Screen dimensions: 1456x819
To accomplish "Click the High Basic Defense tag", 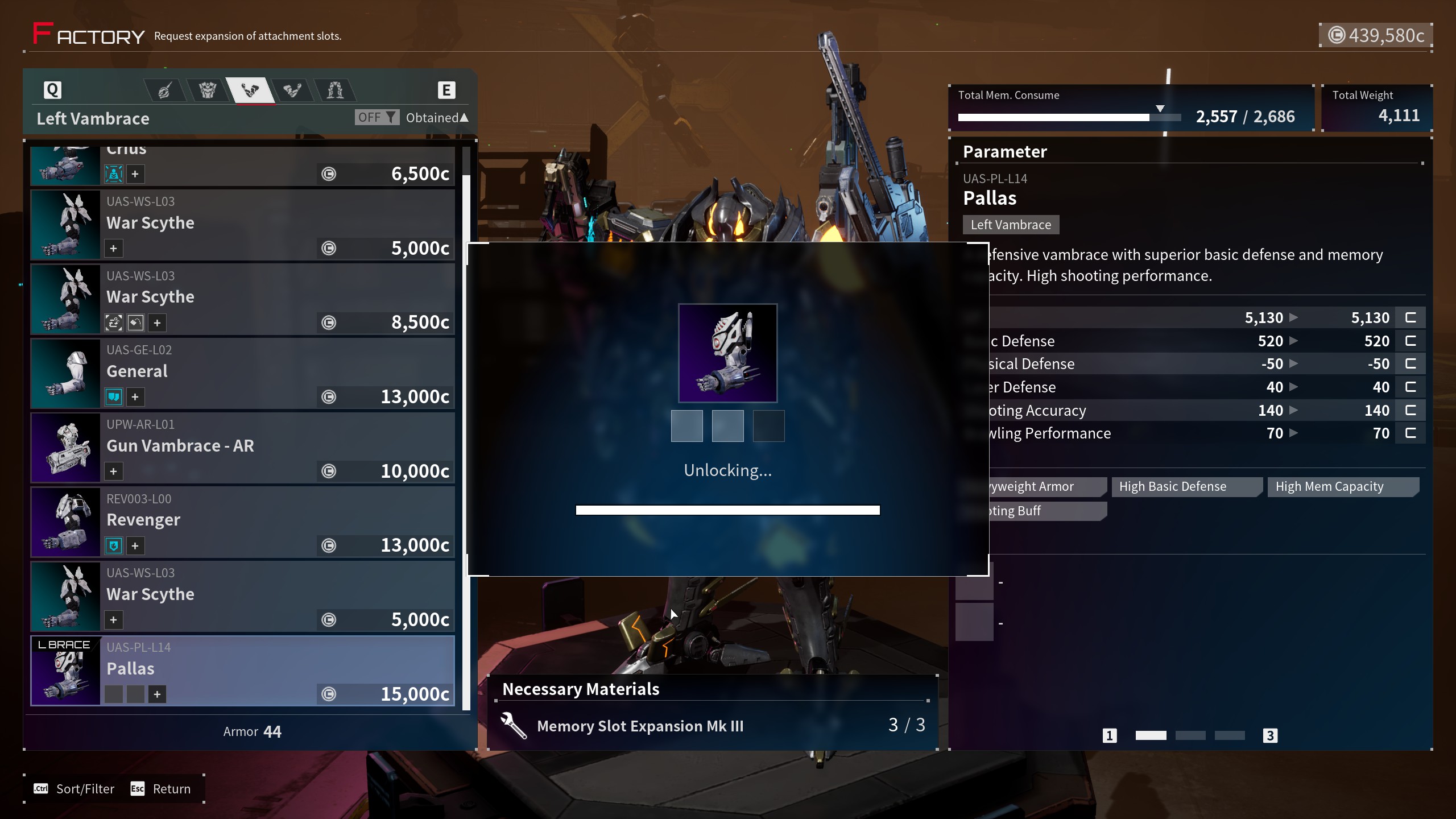I will (x=1173, y=487).
